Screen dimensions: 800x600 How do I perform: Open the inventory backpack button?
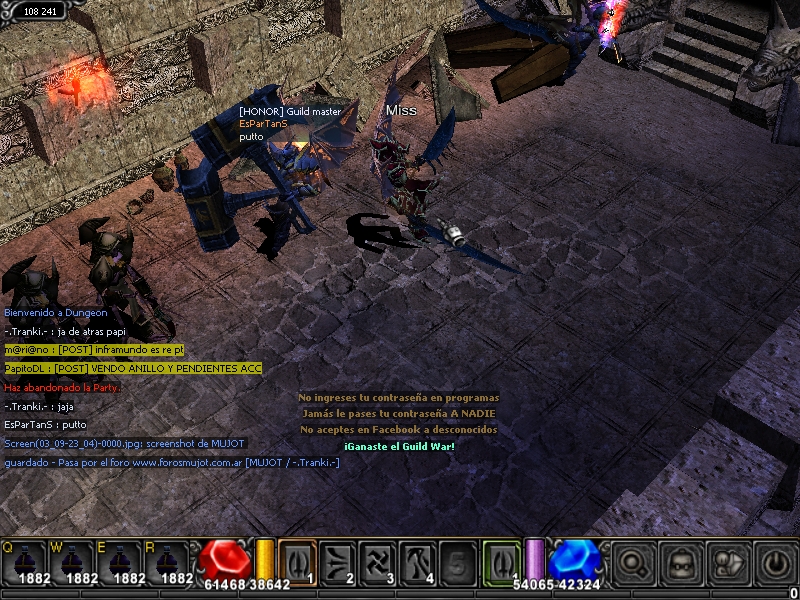point(681,562)
